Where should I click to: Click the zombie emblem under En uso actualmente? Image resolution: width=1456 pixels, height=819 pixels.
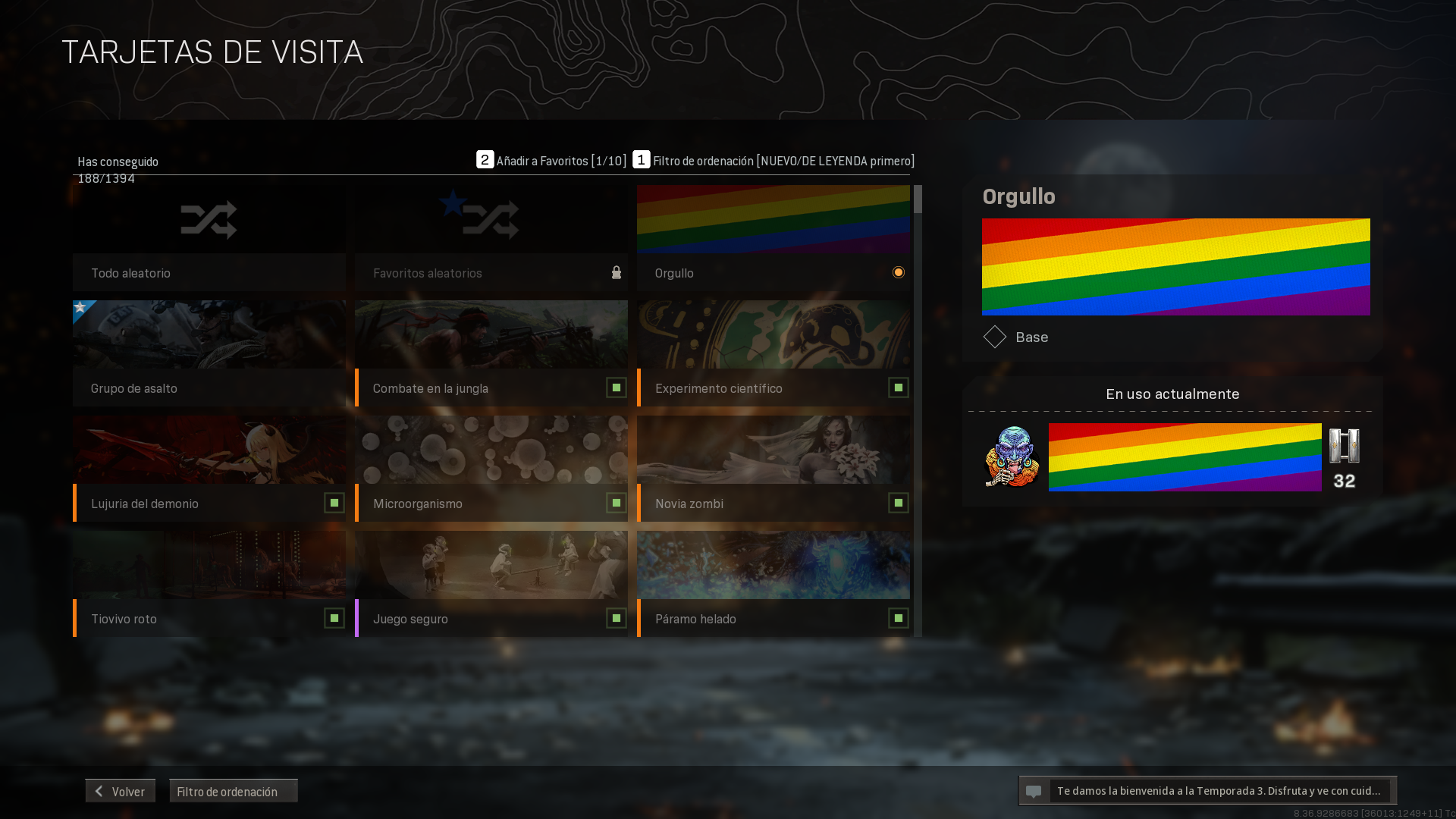point(1010,457)
